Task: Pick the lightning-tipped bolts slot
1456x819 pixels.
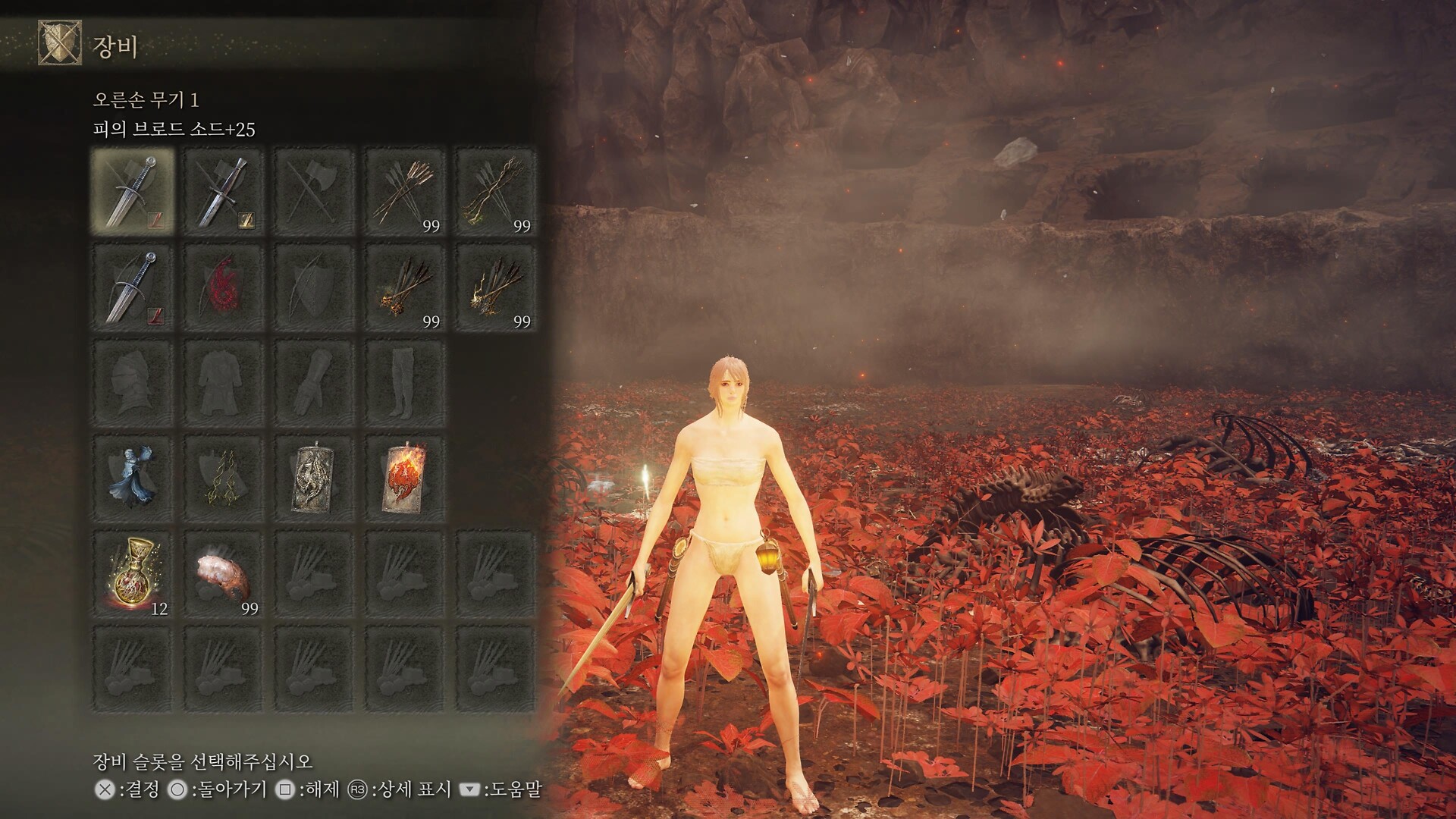Action: [495, 288]
